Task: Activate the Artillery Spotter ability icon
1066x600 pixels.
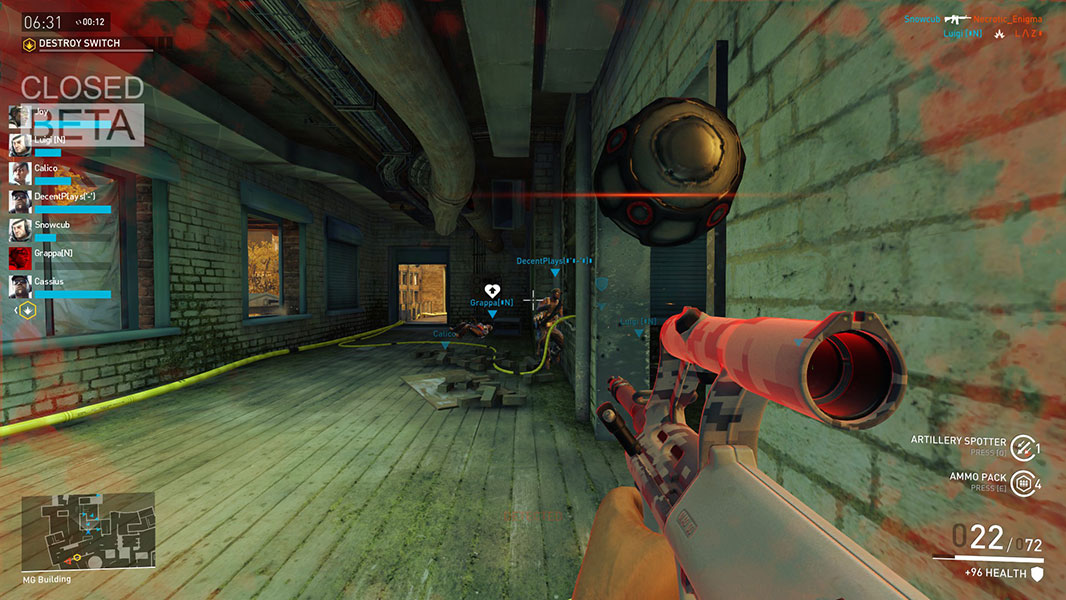Action: (1021, 447)
